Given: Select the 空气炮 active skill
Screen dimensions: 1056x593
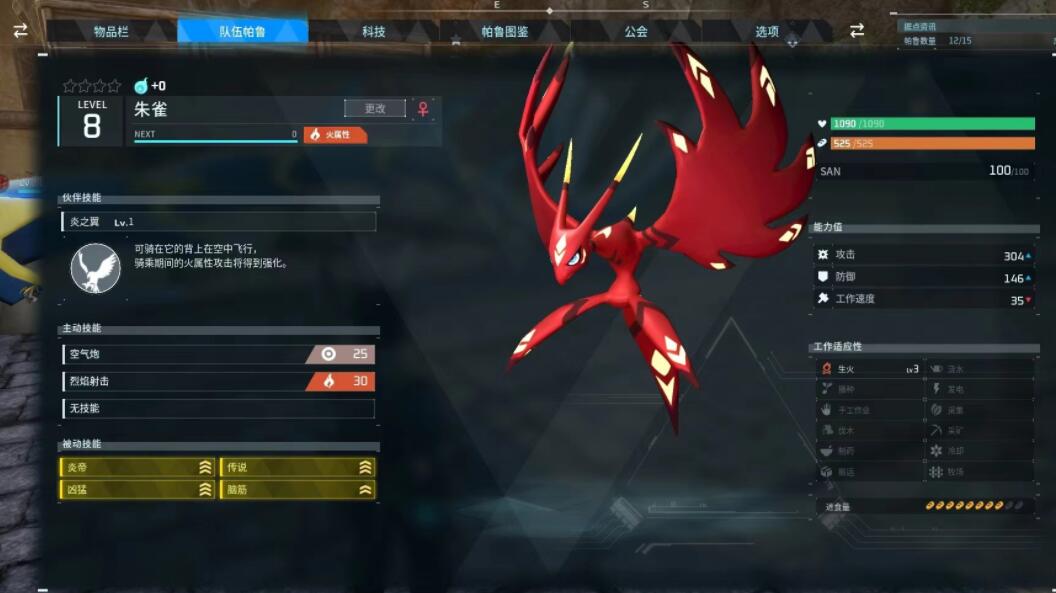Looking at the screenshot, I should [x=218, y=354].
